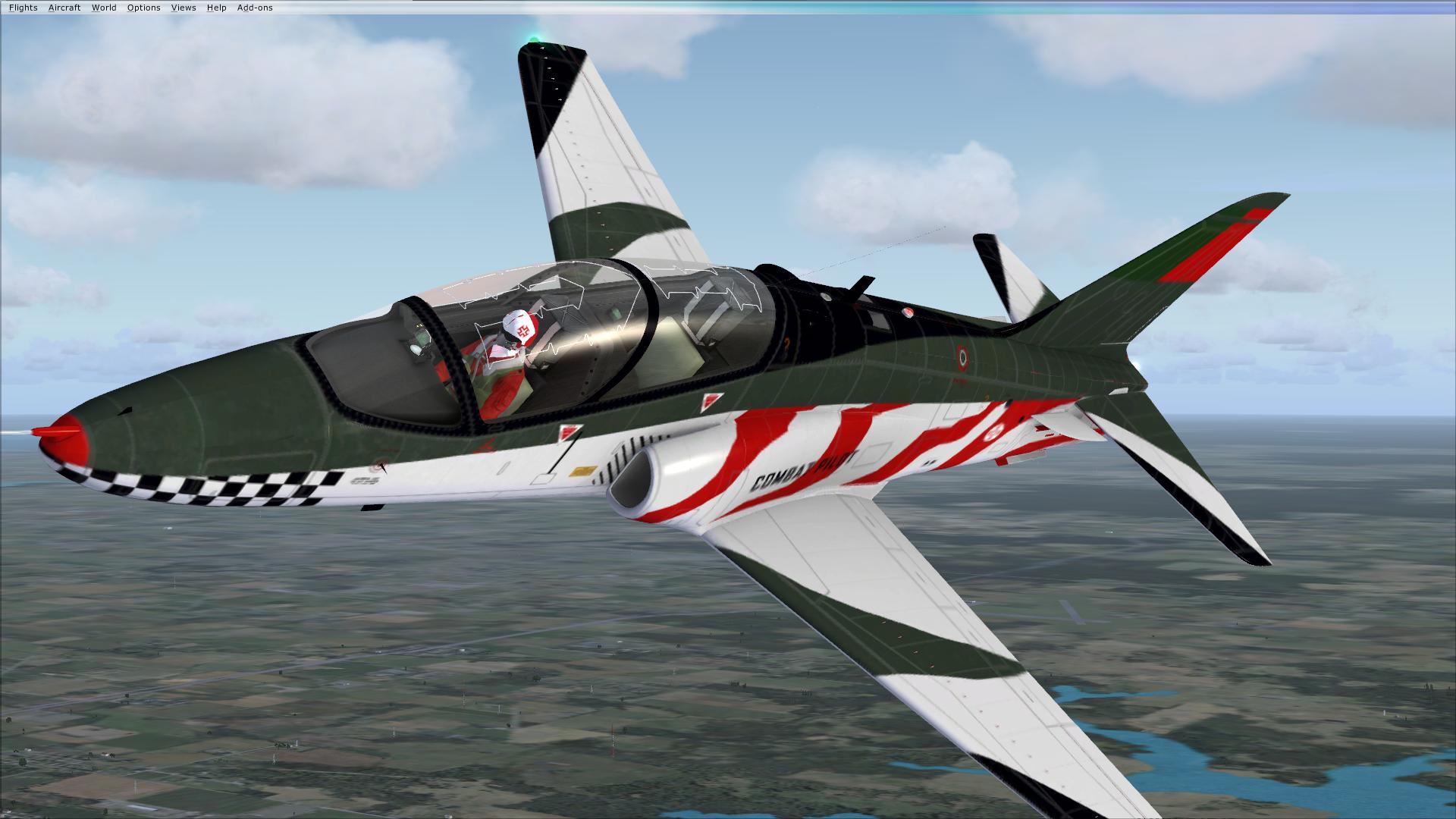This screenshot has height=819, width=1456.
Task: Open the Flights menu
Action: pos(23,8)
